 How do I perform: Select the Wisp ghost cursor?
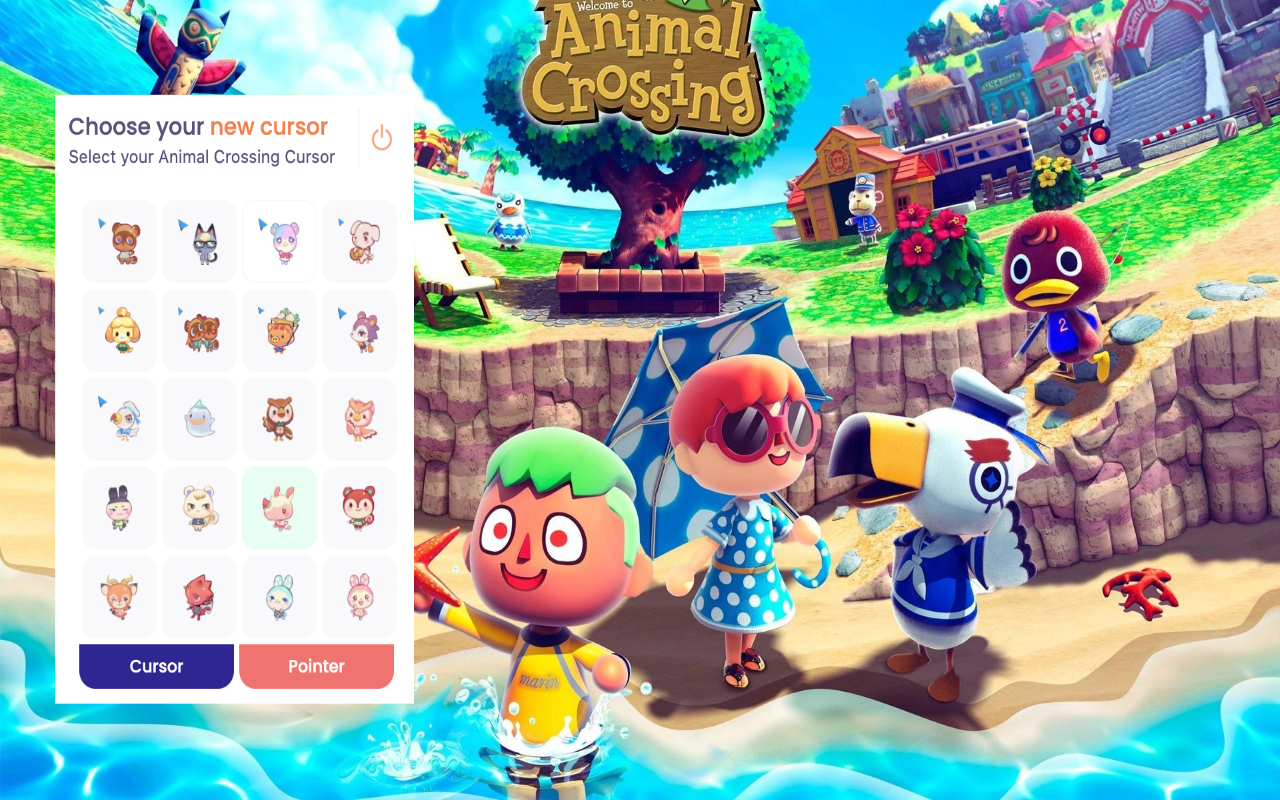pos(199,418)
